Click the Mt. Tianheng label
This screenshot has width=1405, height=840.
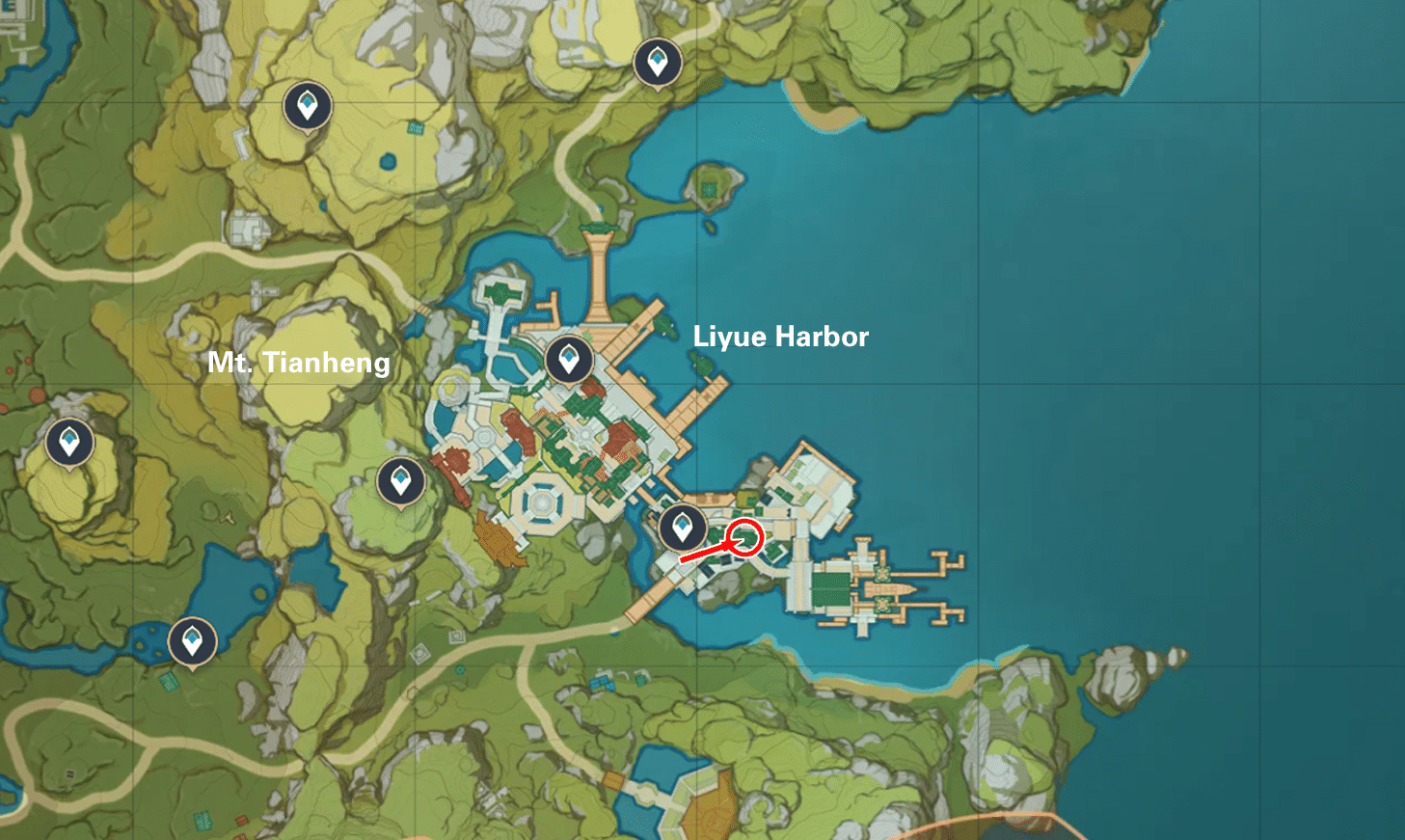pyautogui.click(x=300, y=364)
